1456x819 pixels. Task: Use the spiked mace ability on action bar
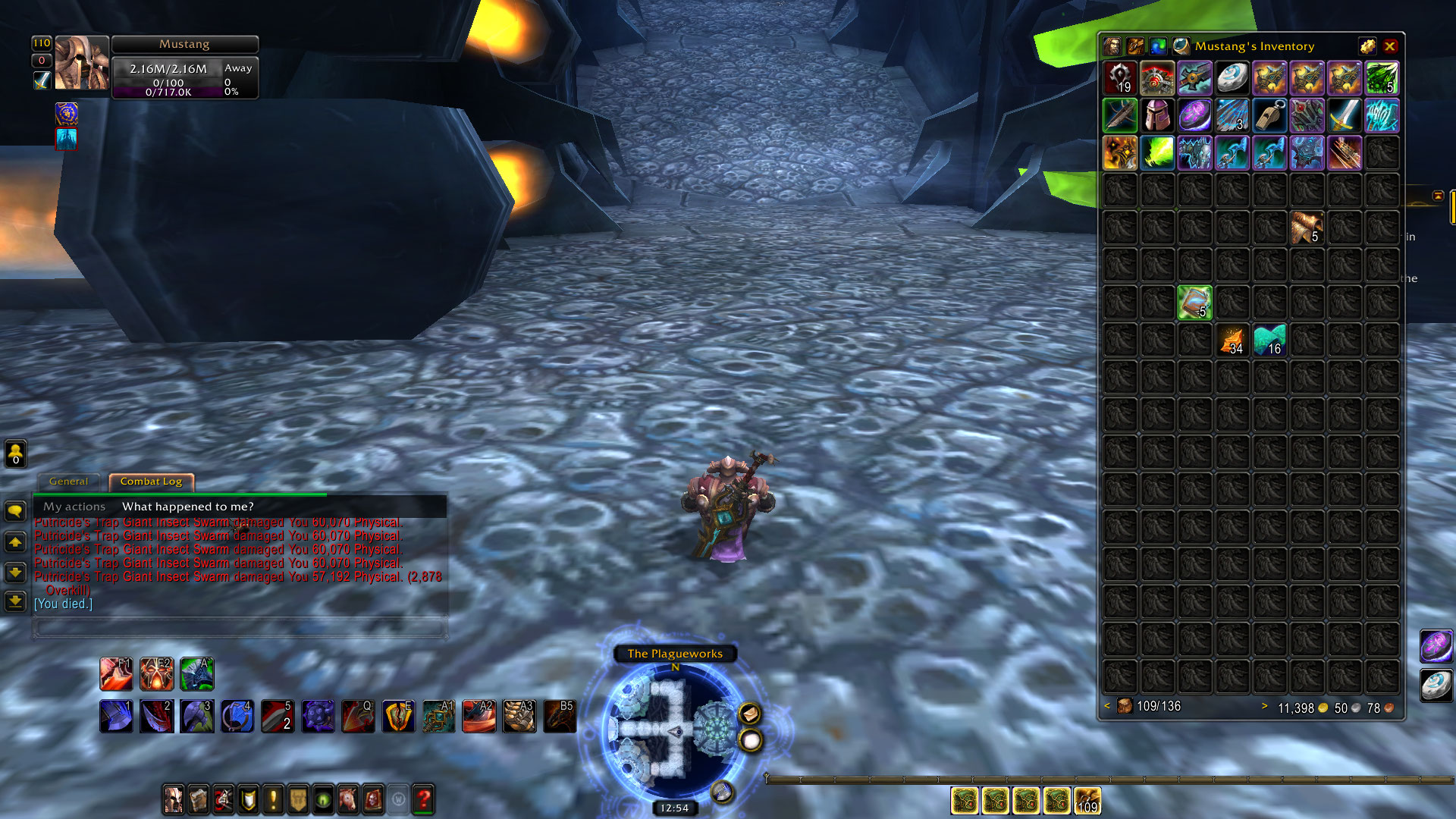318,717
